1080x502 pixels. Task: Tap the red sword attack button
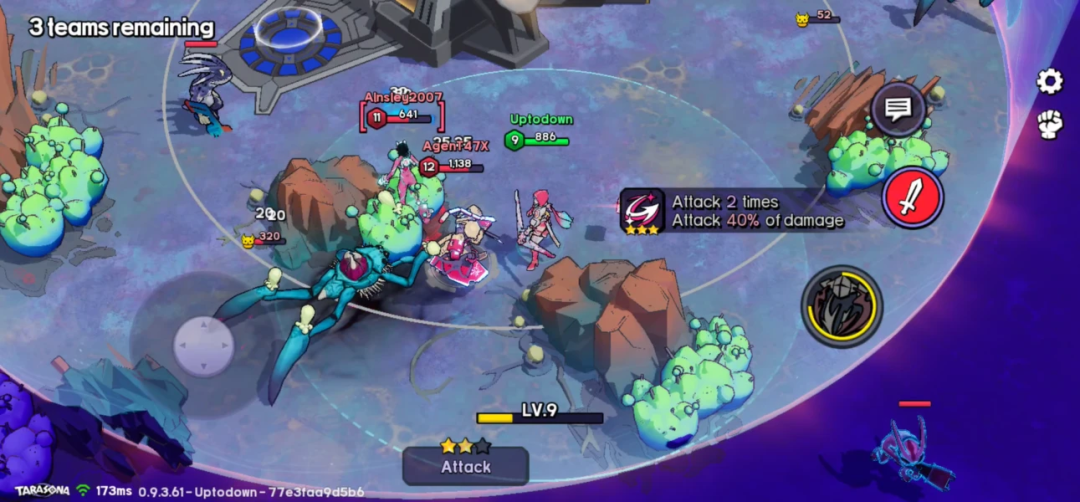(x=912, y=198)
